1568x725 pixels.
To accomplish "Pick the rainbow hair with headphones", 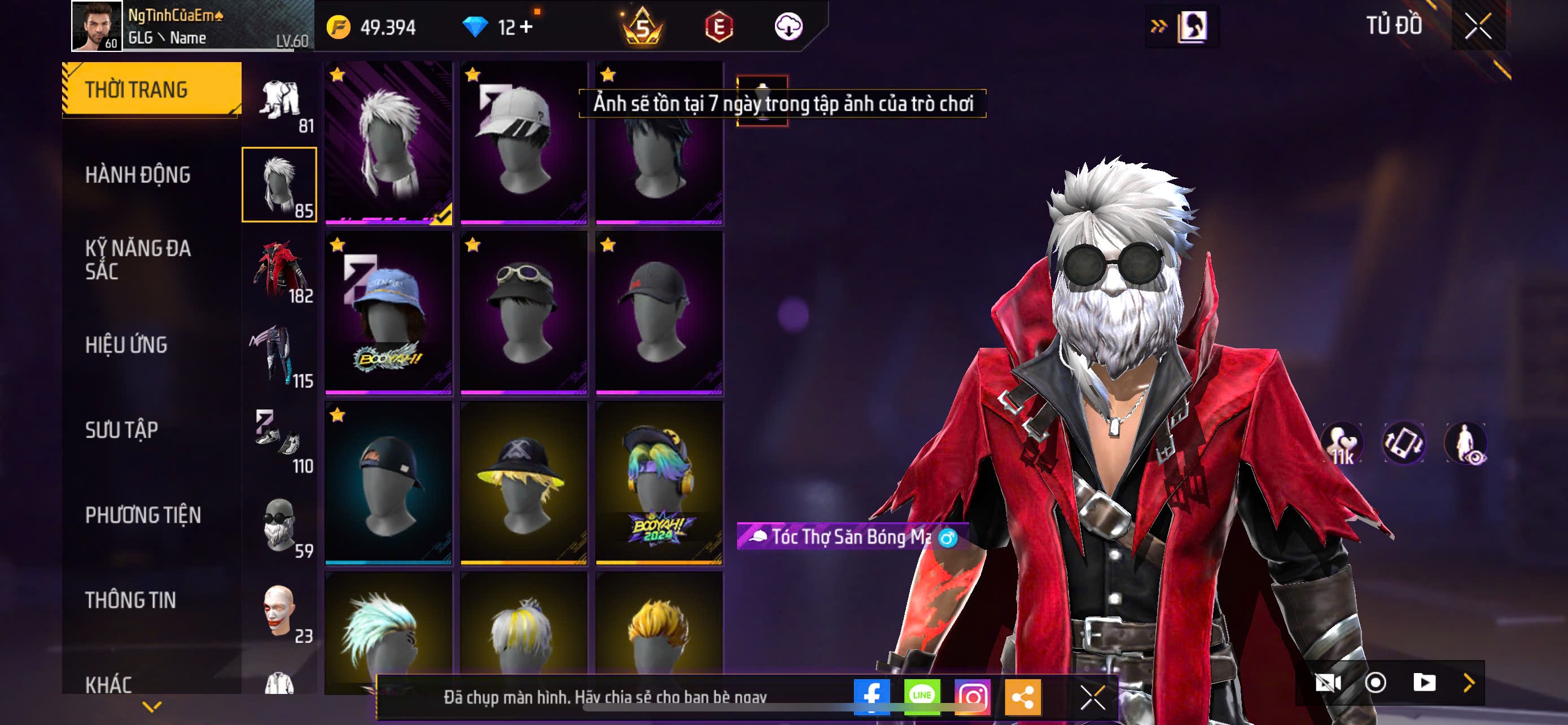I will (x=659, y=483).
